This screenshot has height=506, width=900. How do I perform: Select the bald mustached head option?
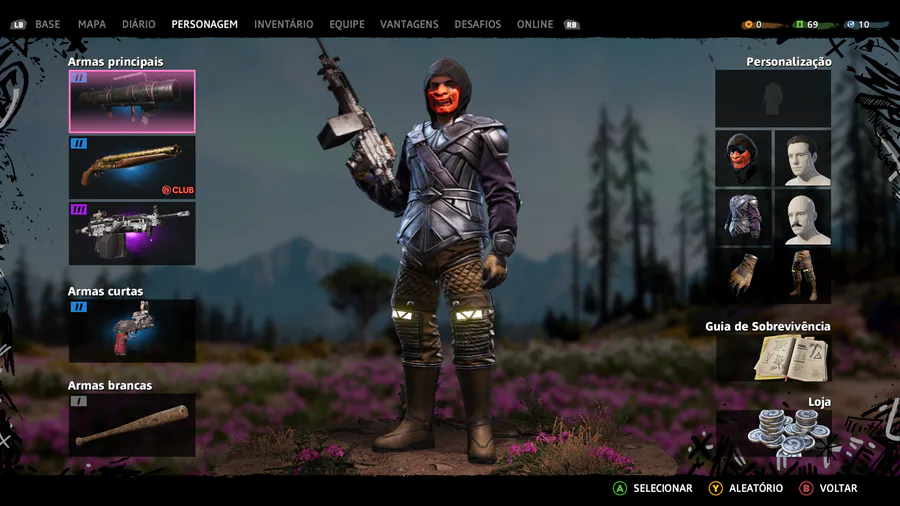(802, 217)
